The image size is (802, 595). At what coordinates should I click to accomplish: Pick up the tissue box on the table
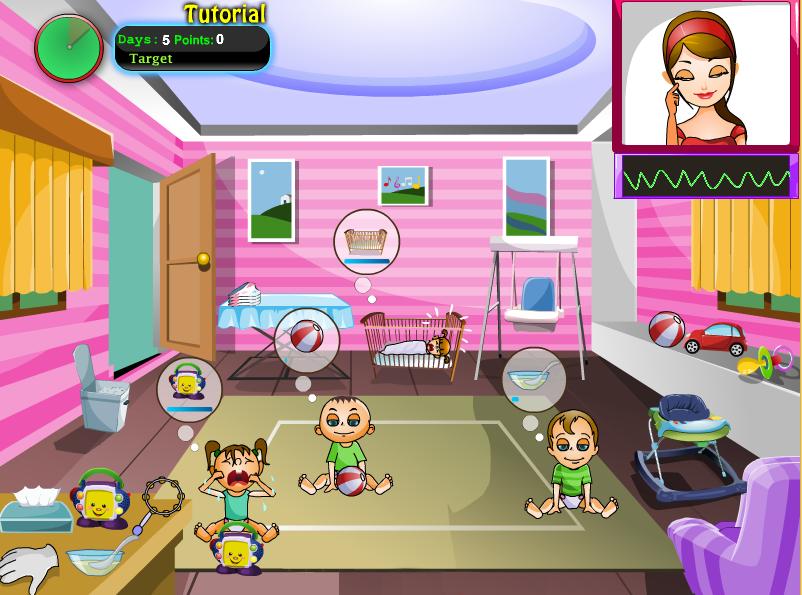[x=36, y=511]
